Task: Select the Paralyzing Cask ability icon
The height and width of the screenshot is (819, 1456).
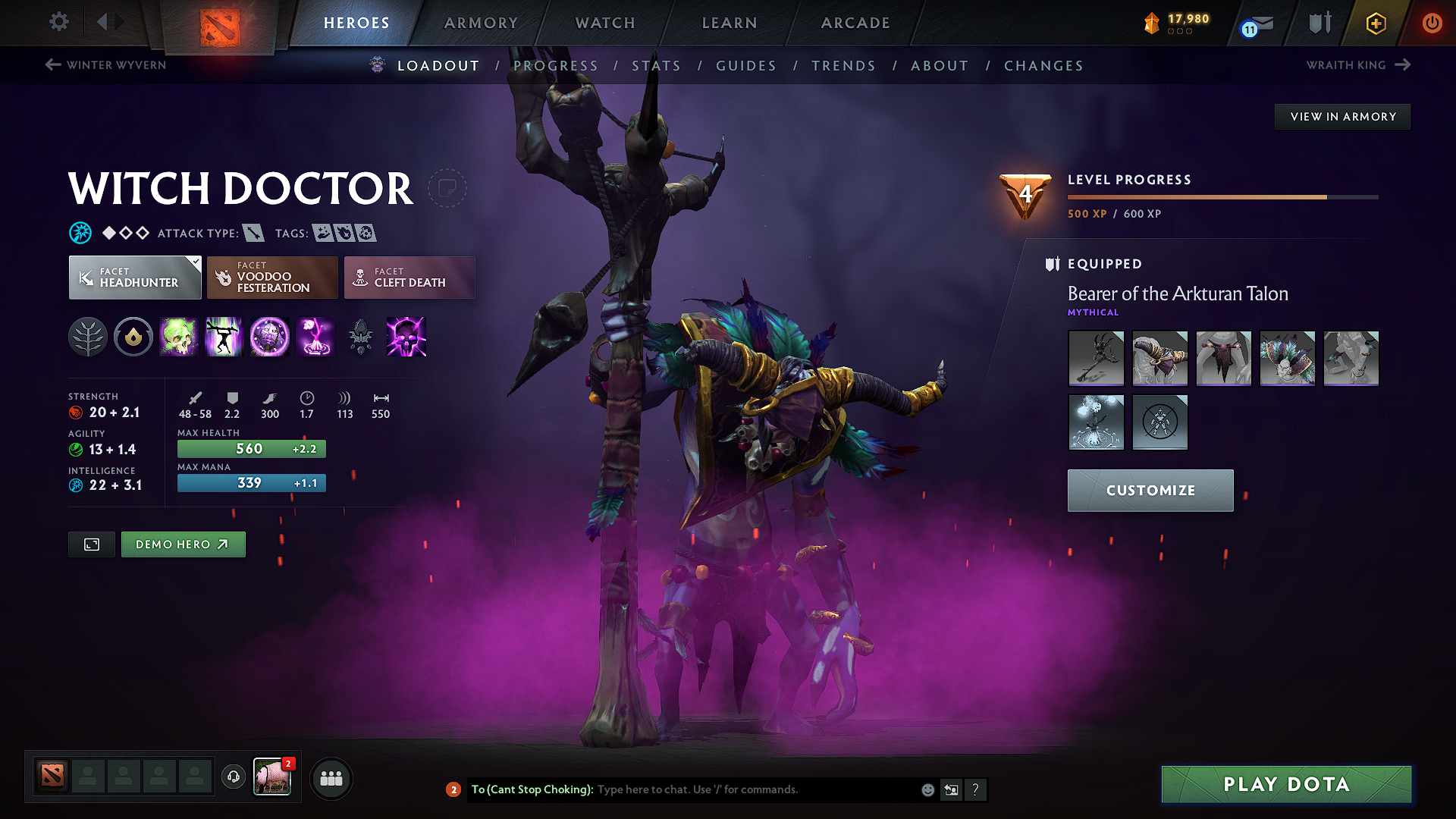Action: 179,337
